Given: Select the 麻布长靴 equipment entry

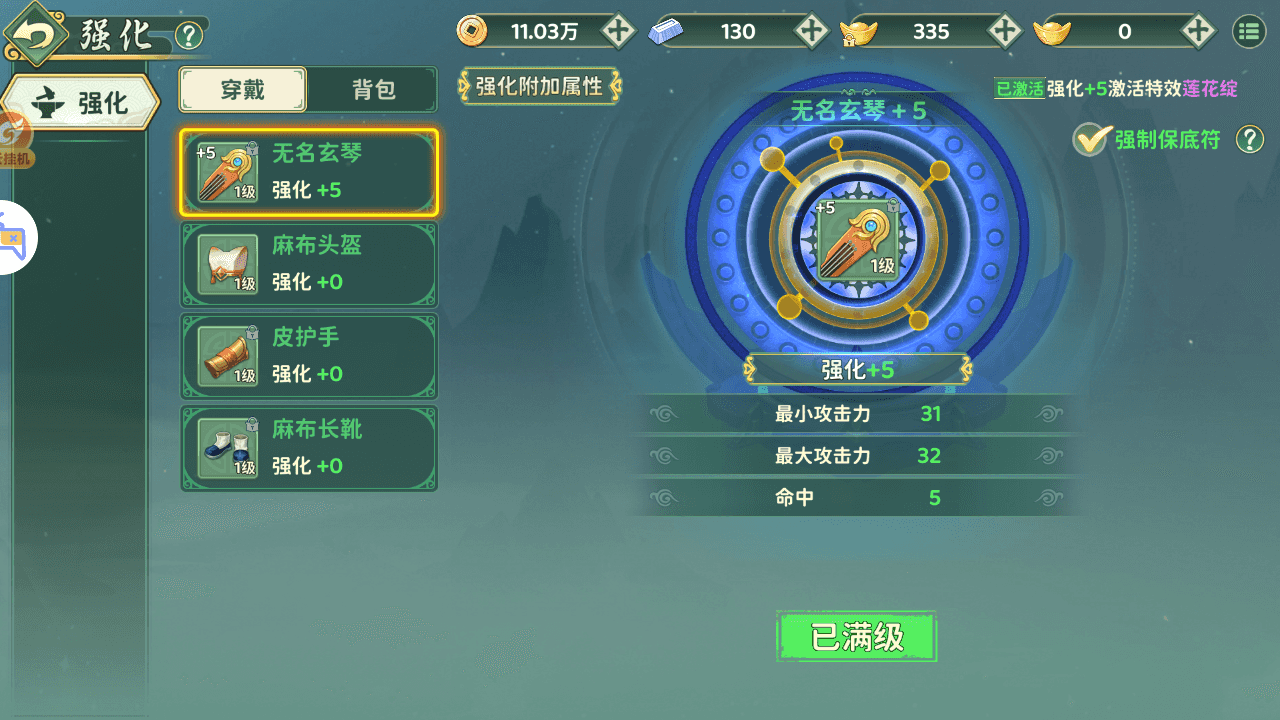Looking at the screenshot, I should tap(308, 448).
